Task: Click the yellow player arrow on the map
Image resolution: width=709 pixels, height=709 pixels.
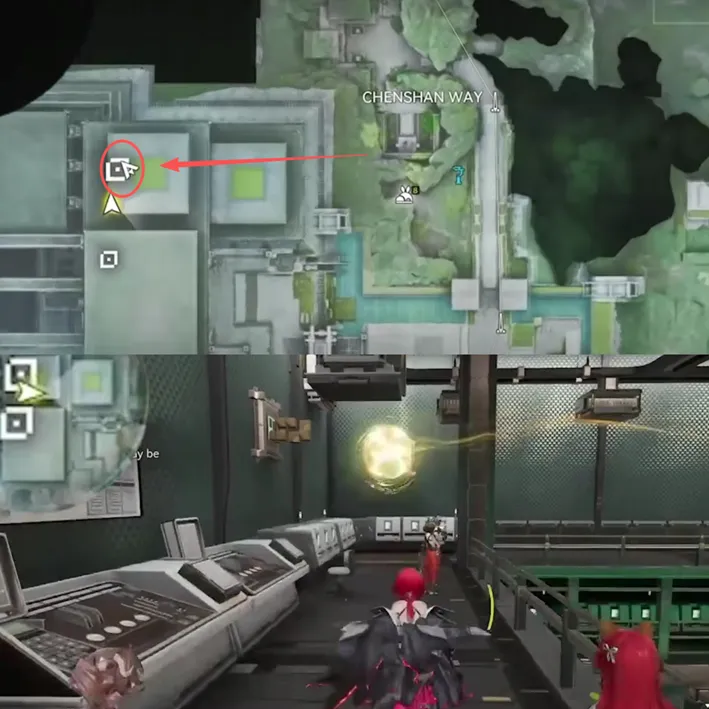Action: click(113, 206)
